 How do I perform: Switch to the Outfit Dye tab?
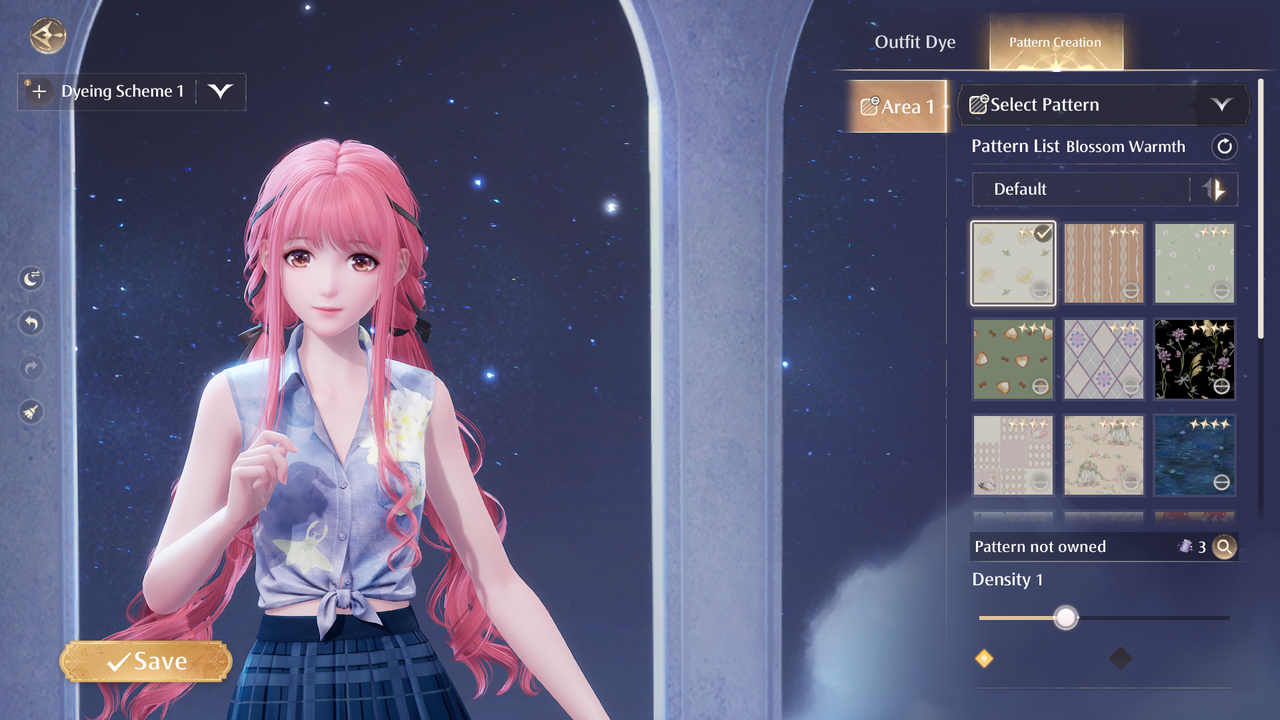(x=915, y=42)
